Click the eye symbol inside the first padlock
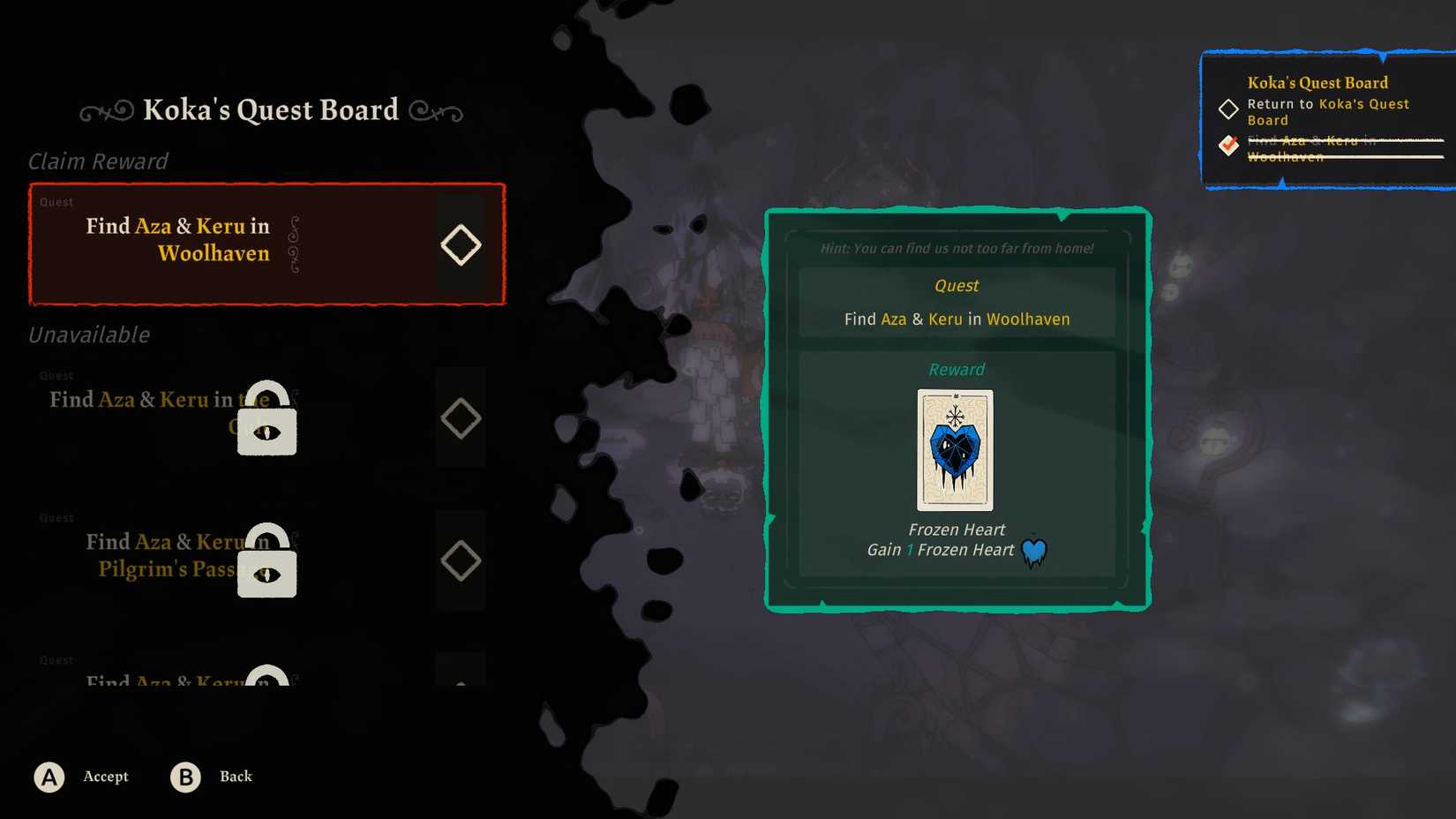 pyautogui.click(x=266, y=433)
